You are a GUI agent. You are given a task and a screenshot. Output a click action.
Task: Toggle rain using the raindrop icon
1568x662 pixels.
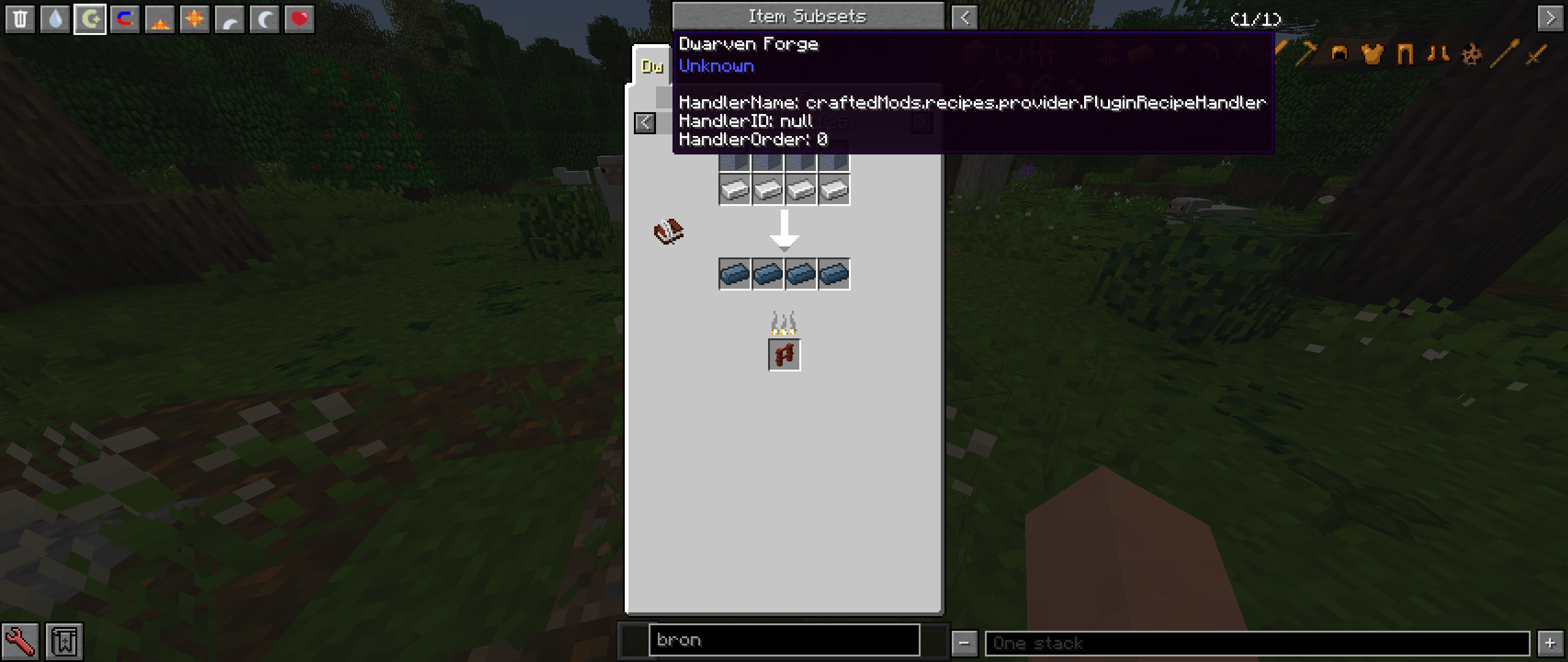pyautogui.click(x=56, y=18)
